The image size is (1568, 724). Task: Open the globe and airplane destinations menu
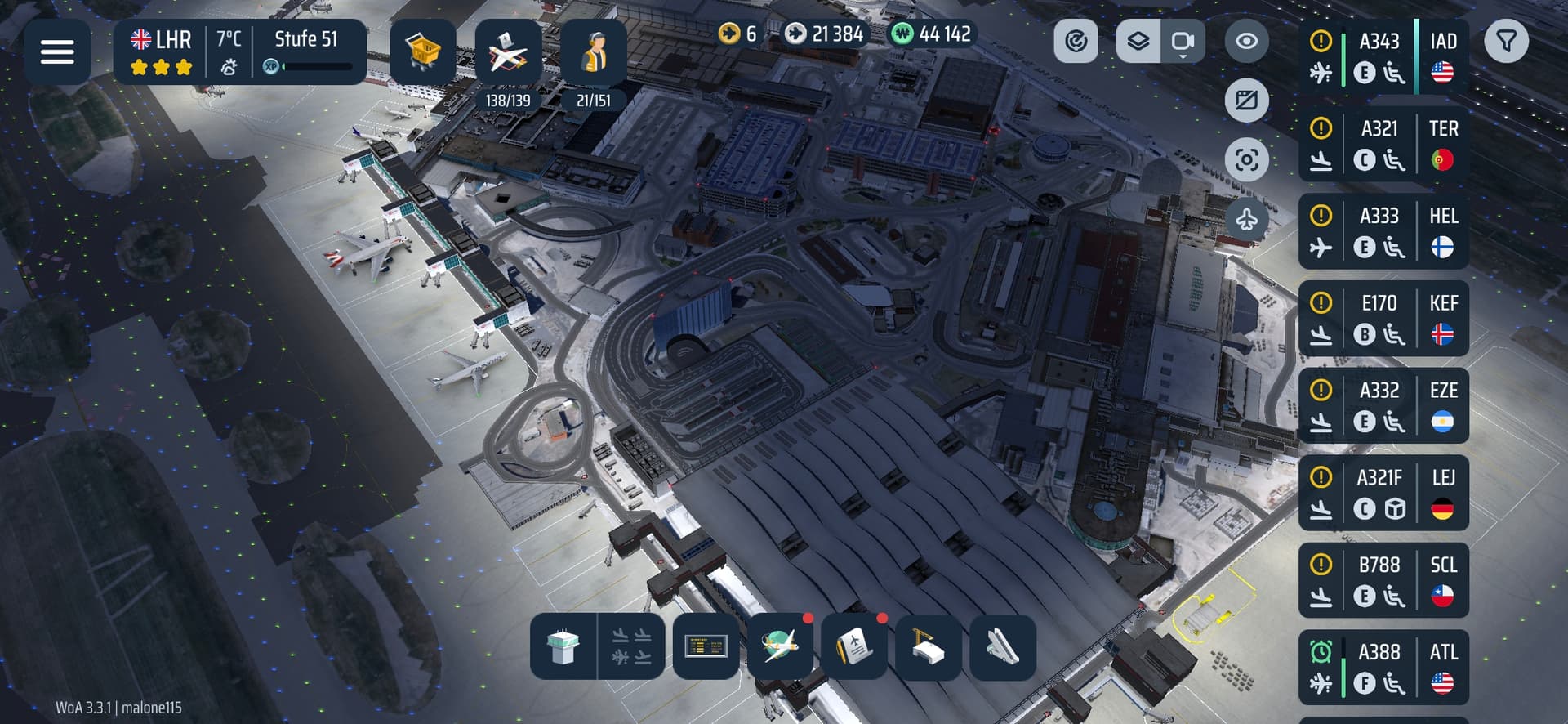pos(780,647)
